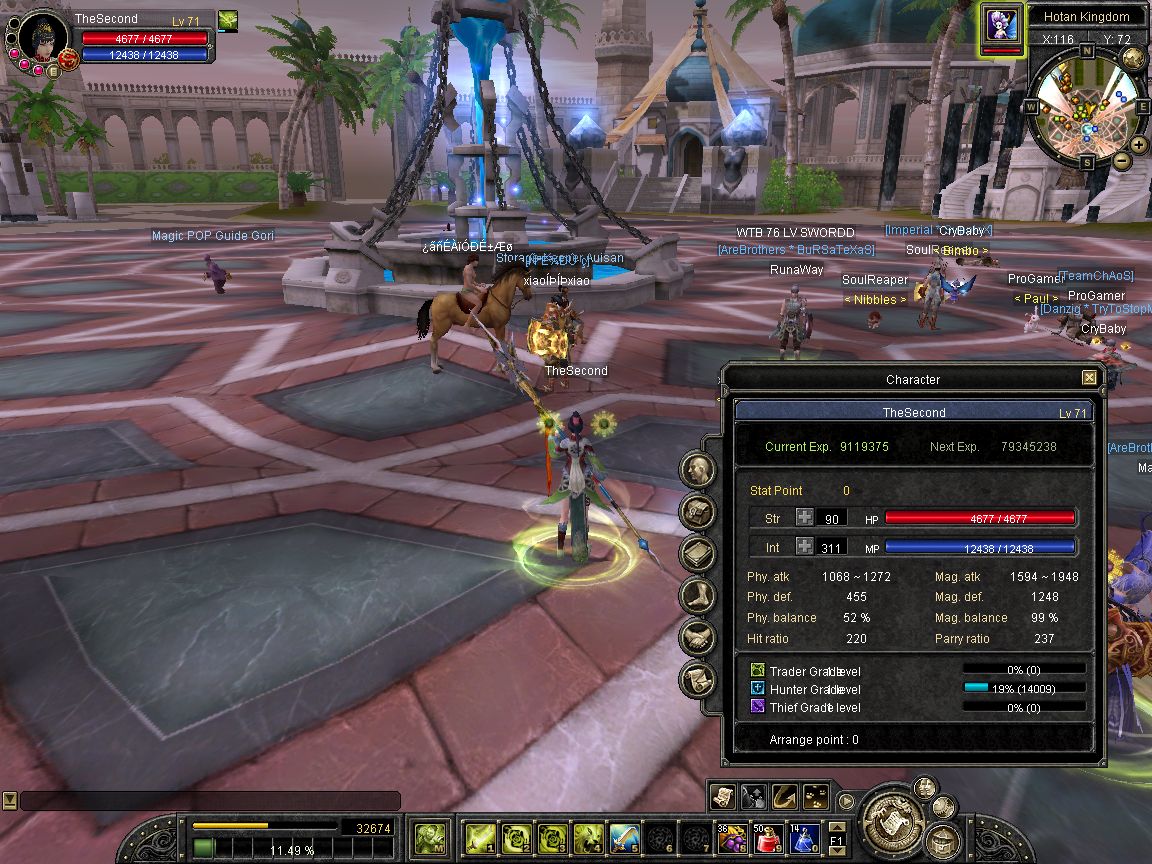Open the world map globe button
Image resolution: width=1152 pixels, height=864 pixels.
point(1133,58)
